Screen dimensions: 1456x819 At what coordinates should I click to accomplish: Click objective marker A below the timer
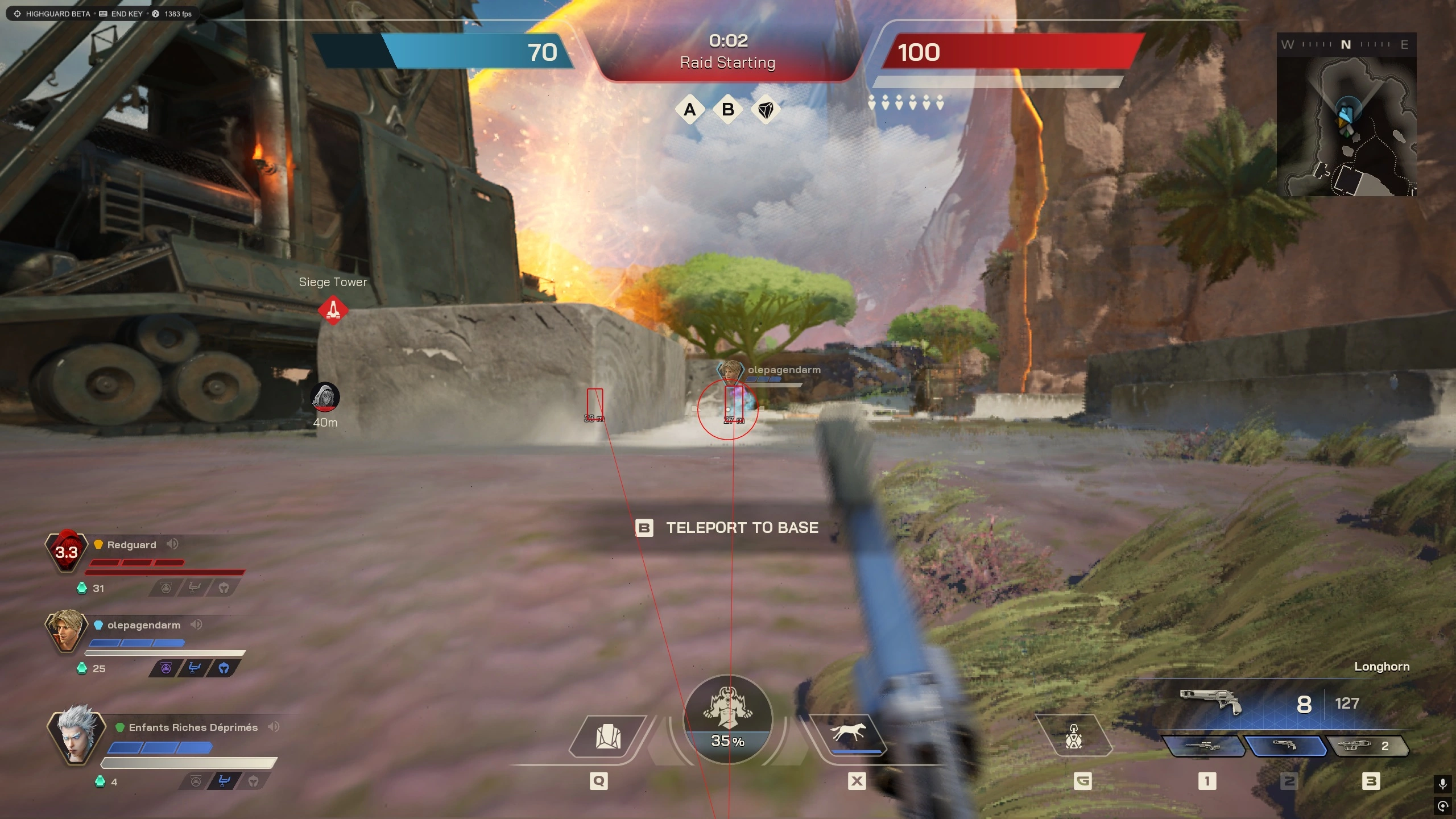coord(690,110)
